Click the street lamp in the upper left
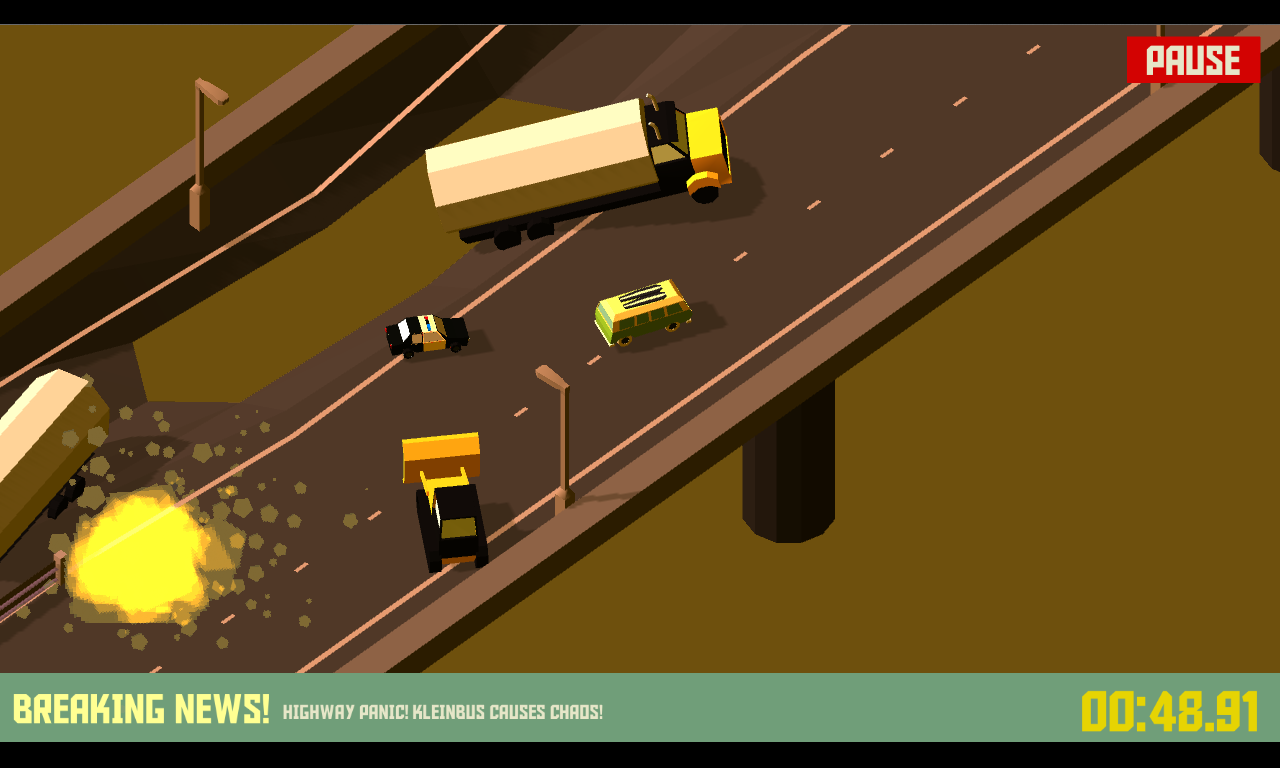 (200, 140)
